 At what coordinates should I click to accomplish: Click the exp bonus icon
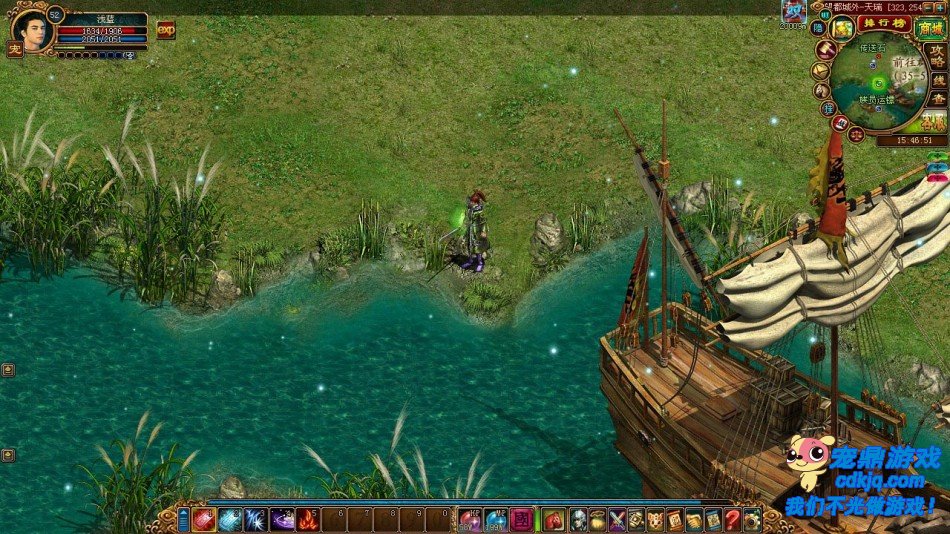click(165, 30)
